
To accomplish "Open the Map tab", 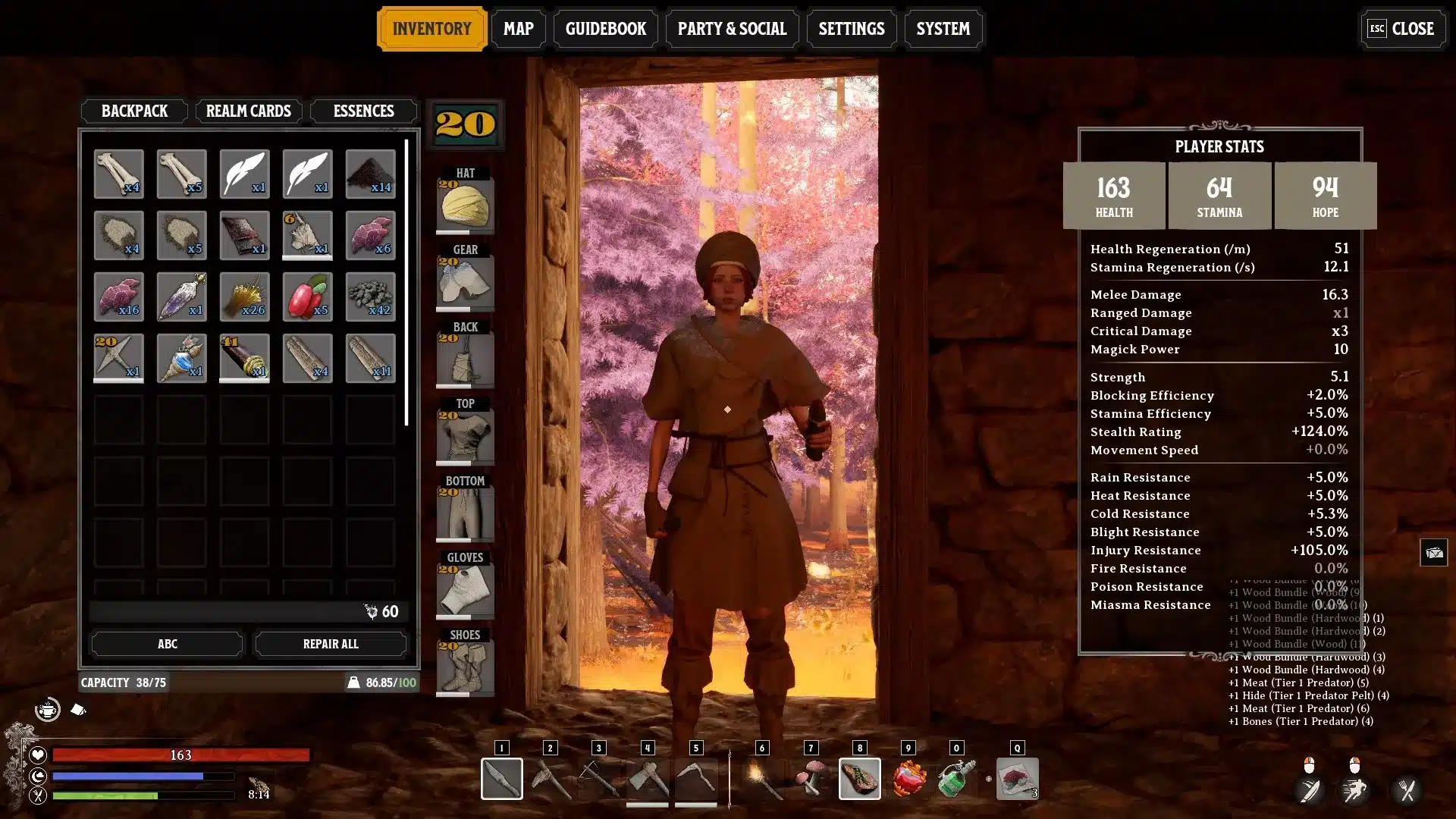I will click(x=518, y=29).
